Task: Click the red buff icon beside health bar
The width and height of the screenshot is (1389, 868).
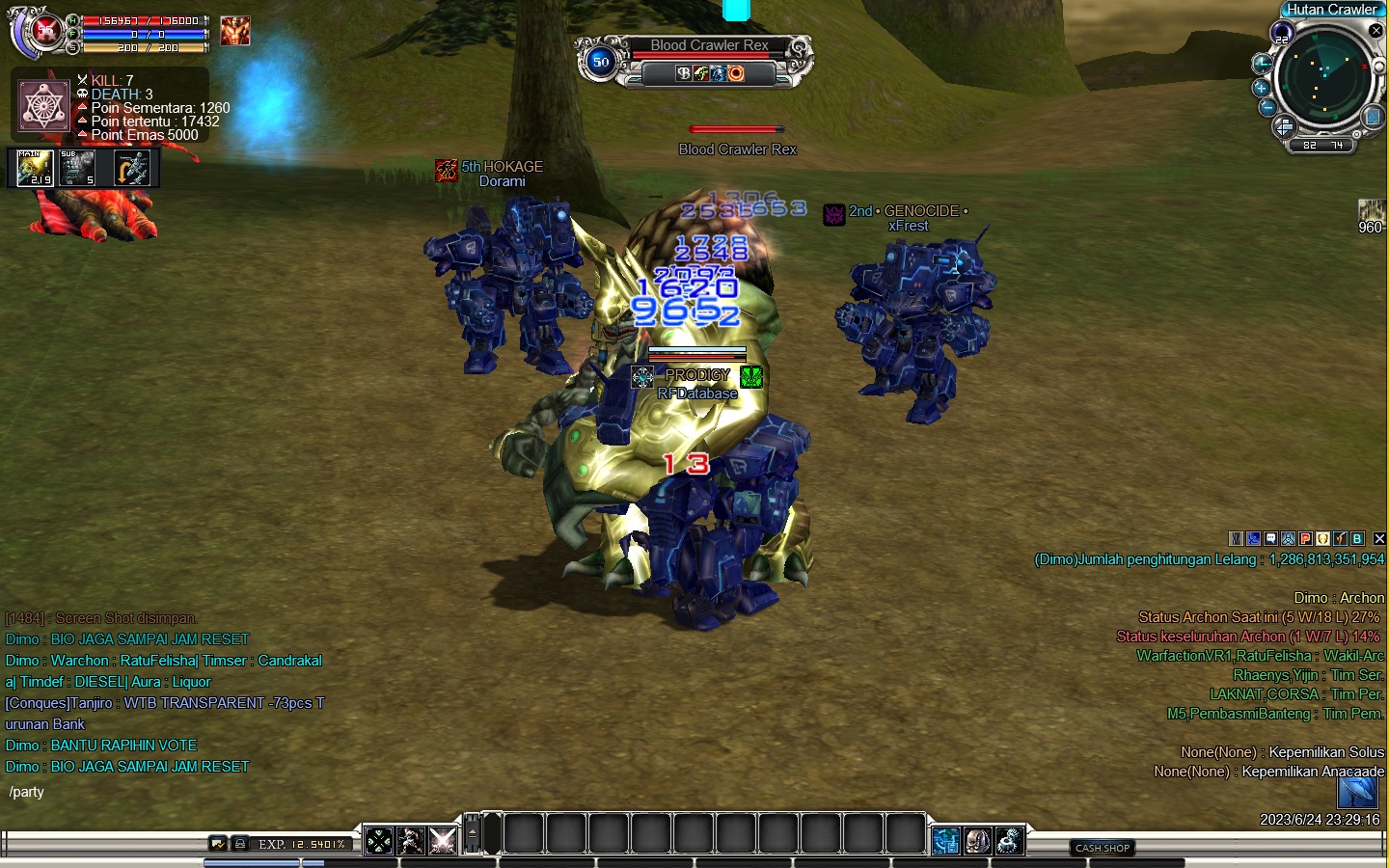Action: (234, 31)
